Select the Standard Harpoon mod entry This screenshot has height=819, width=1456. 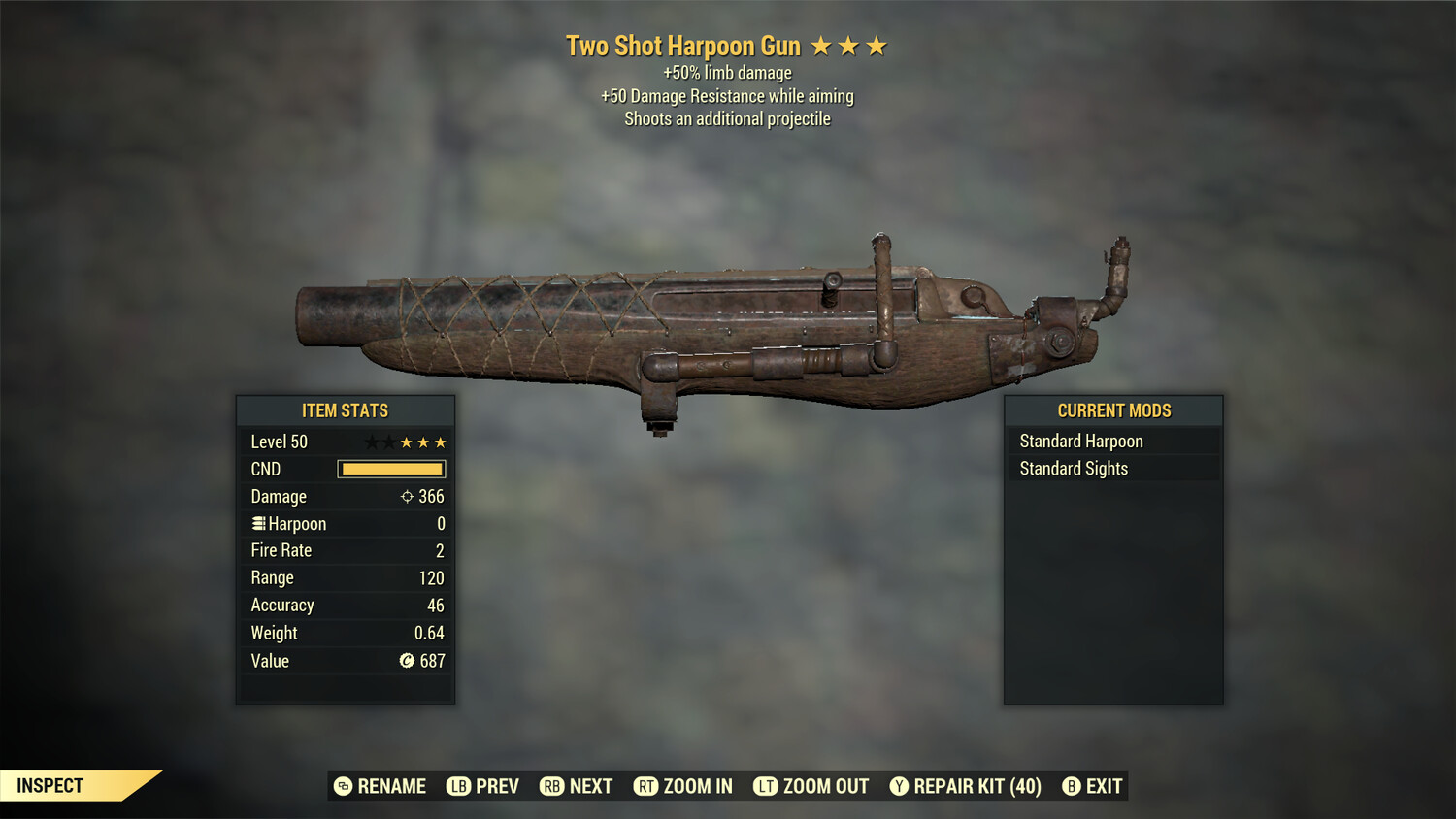coord(1081,441)
